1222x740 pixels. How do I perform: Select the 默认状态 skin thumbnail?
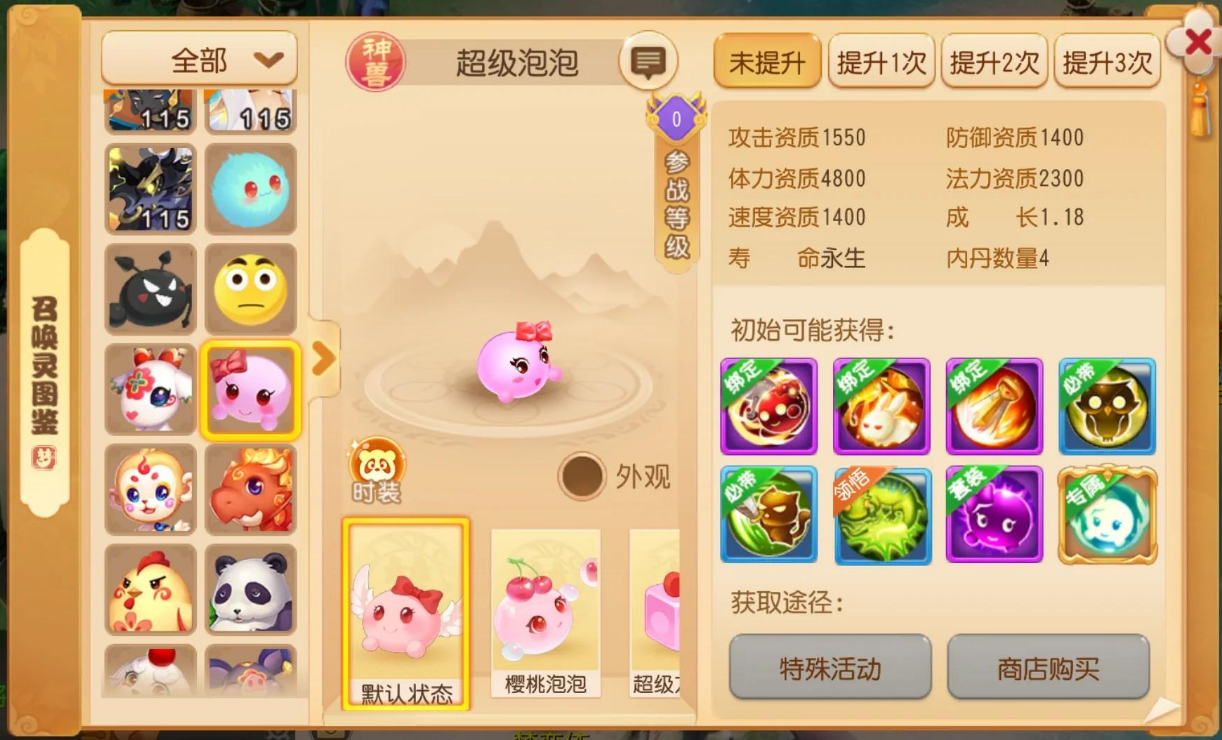(406, 612)
